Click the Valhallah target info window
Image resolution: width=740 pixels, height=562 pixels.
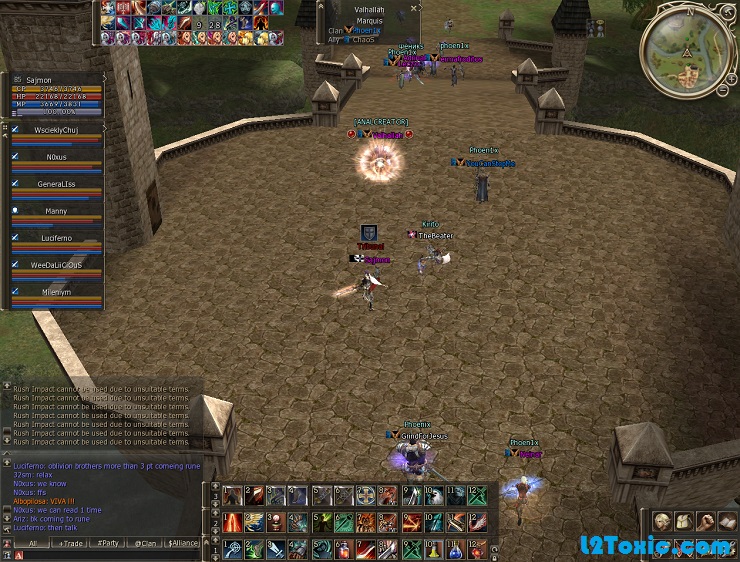pos(368,21)
